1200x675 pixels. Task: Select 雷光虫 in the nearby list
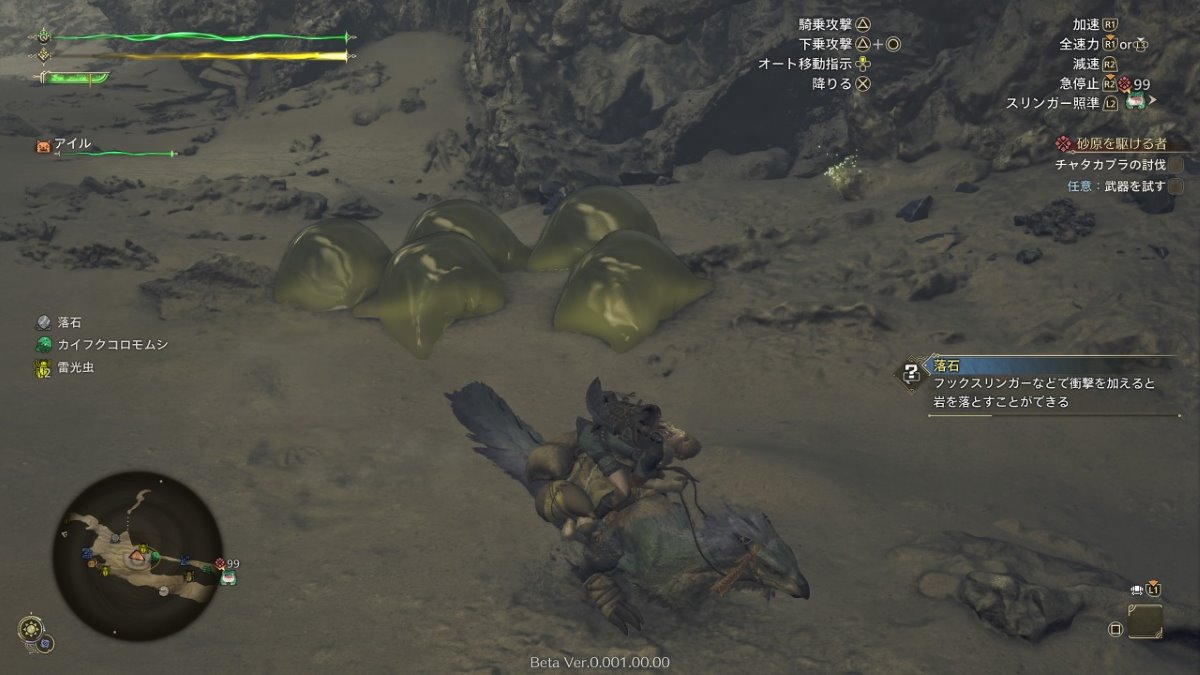(75, 367)
